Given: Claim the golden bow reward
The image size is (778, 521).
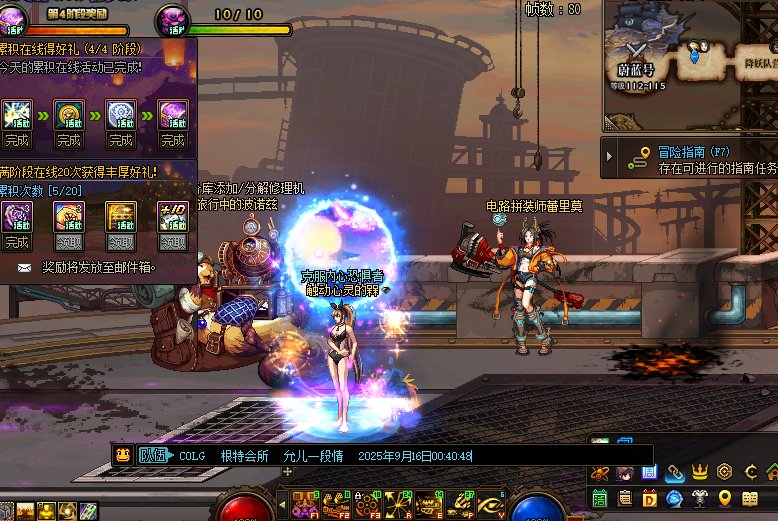Looking at the screenshot, I should (121, 242).
